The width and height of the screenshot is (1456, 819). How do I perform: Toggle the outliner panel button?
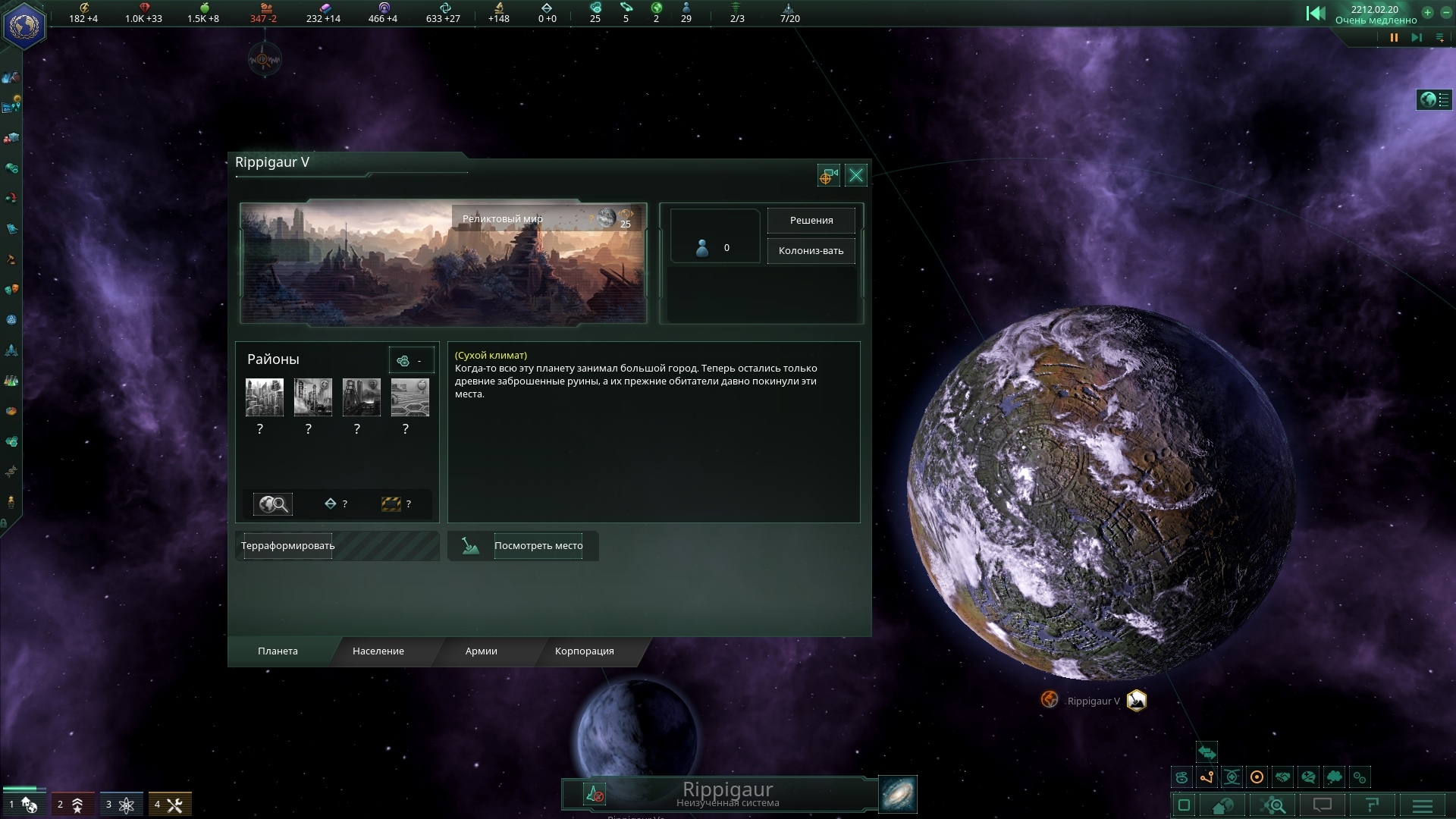[1434, 99]
